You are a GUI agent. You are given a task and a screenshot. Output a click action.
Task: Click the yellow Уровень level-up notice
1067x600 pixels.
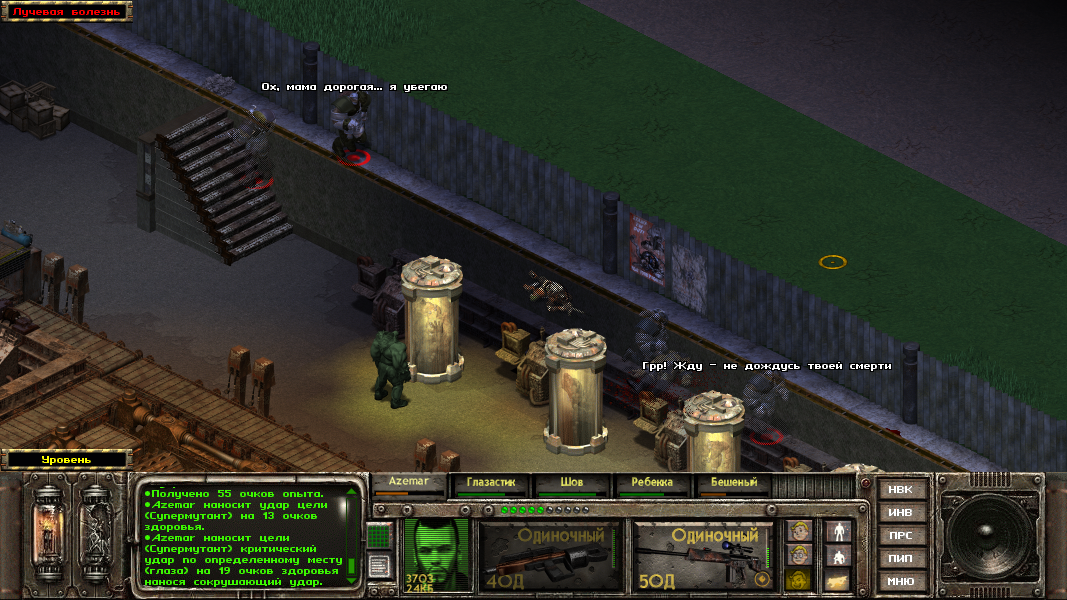point(66,460)
